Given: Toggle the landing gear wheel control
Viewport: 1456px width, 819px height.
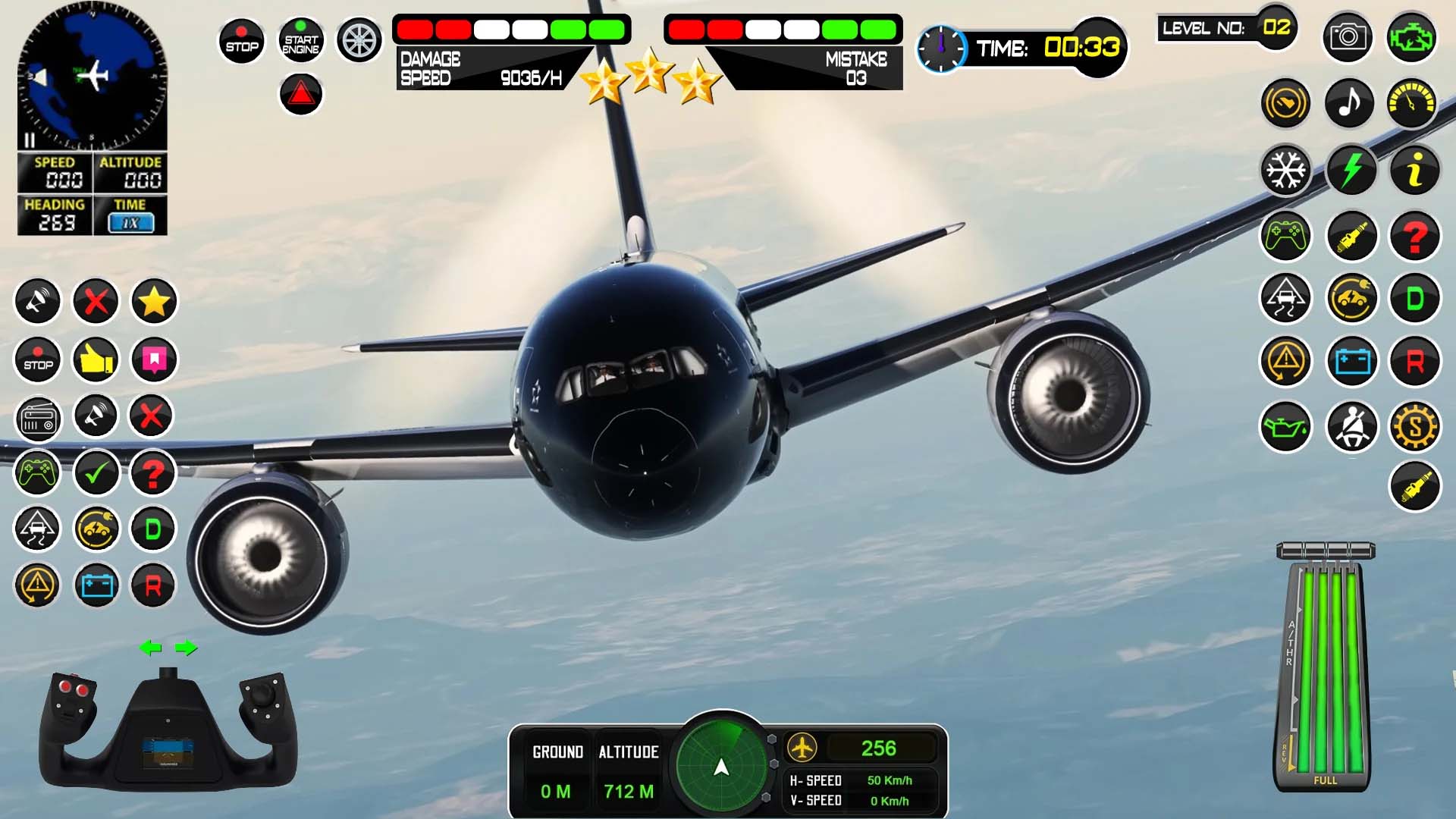Looking at the screenshot, I should tap(359, 39).
